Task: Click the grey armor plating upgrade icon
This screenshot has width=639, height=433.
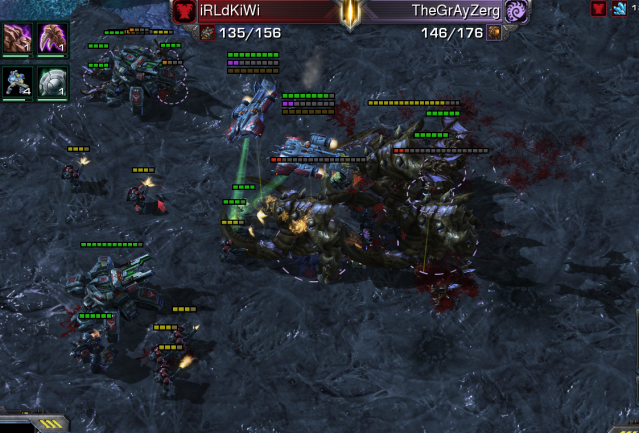Action: pyautogui.click(x=52, y=81)
